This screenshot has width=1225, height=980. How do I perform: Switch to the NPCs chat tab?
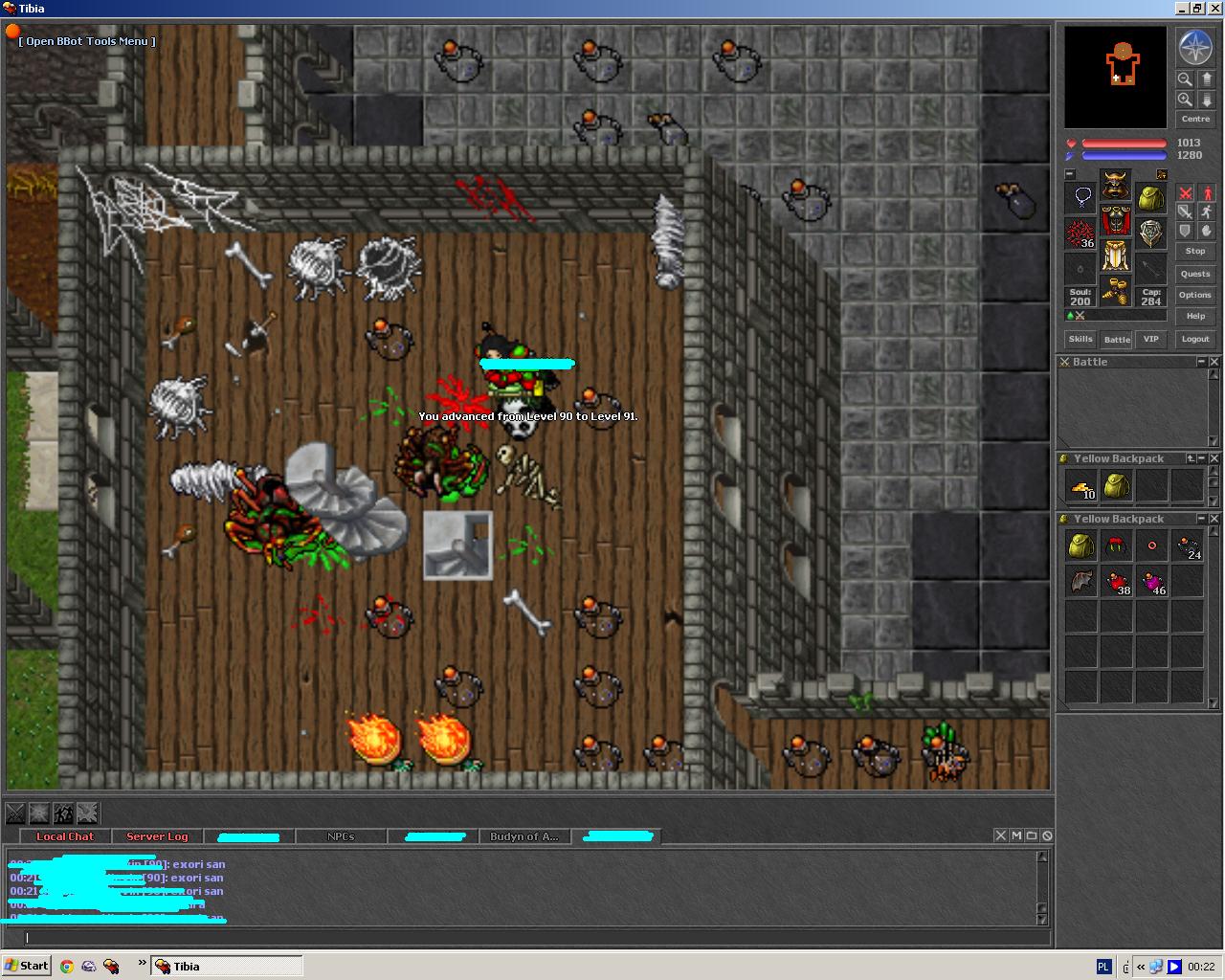click(x=341, y=836)
